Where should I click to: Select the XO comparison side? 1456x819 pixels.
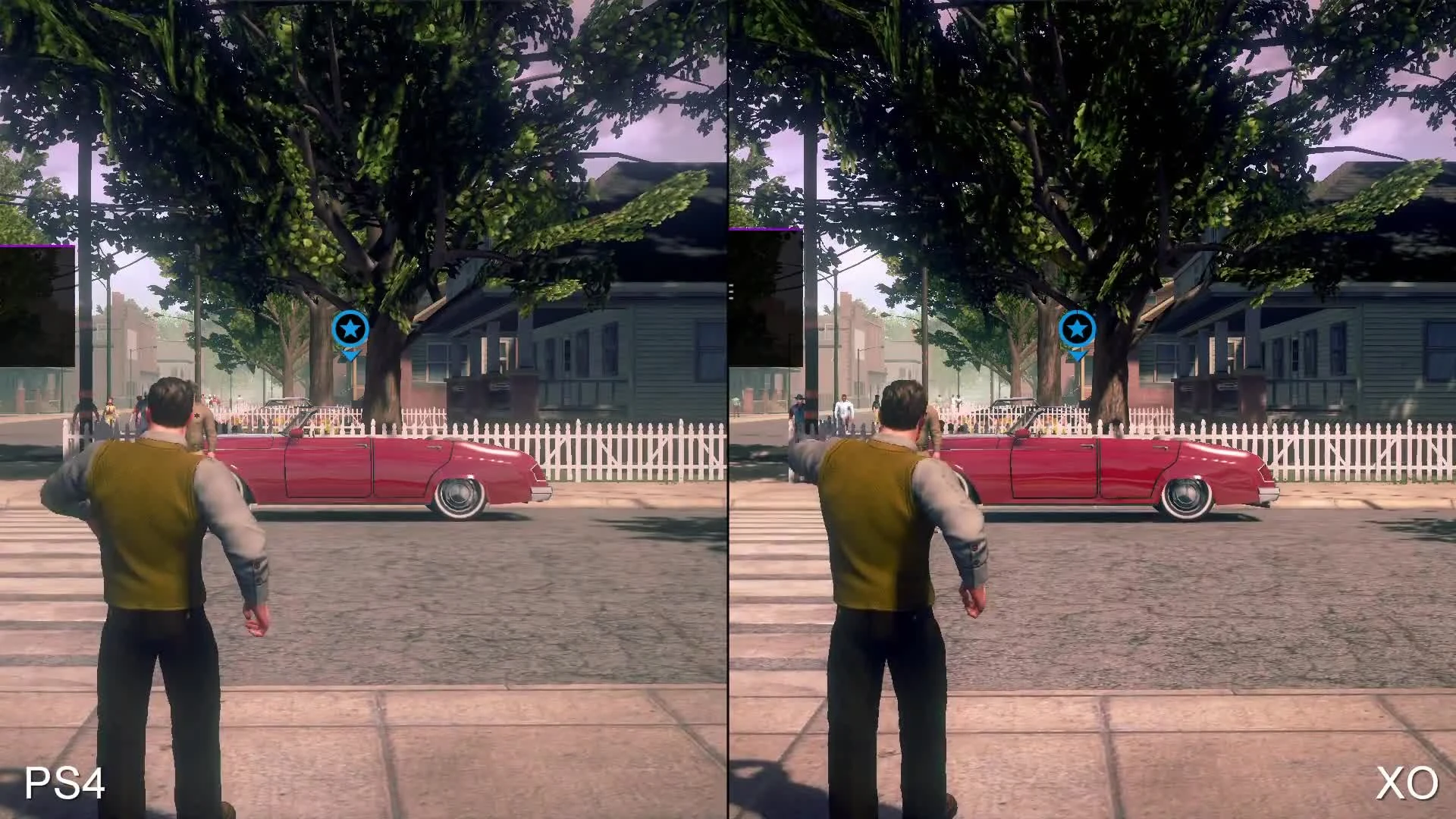pos(1092,409)
